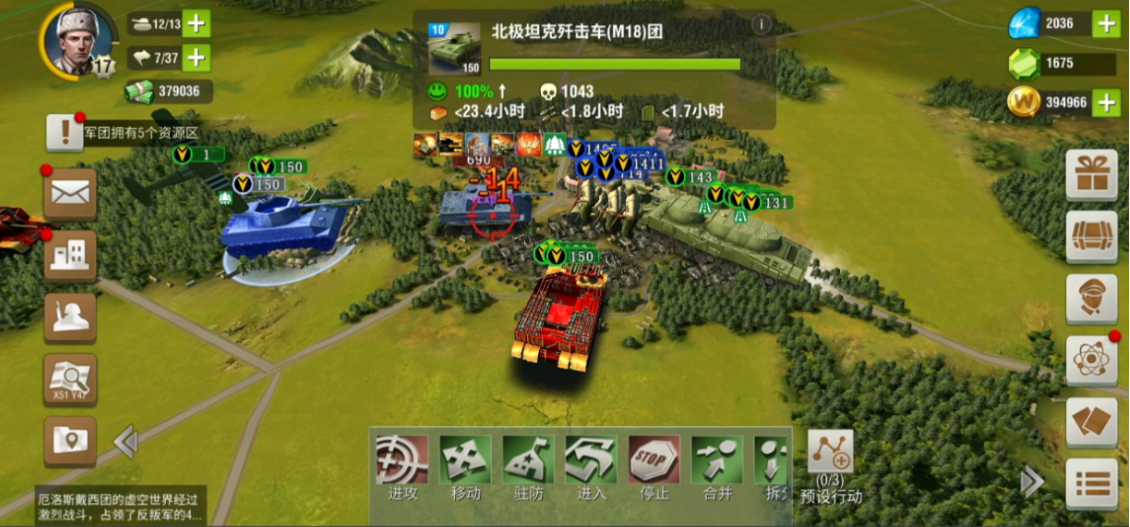Activate the 驻防 garrison command
1130x527 pixels.
click(528, 465)
